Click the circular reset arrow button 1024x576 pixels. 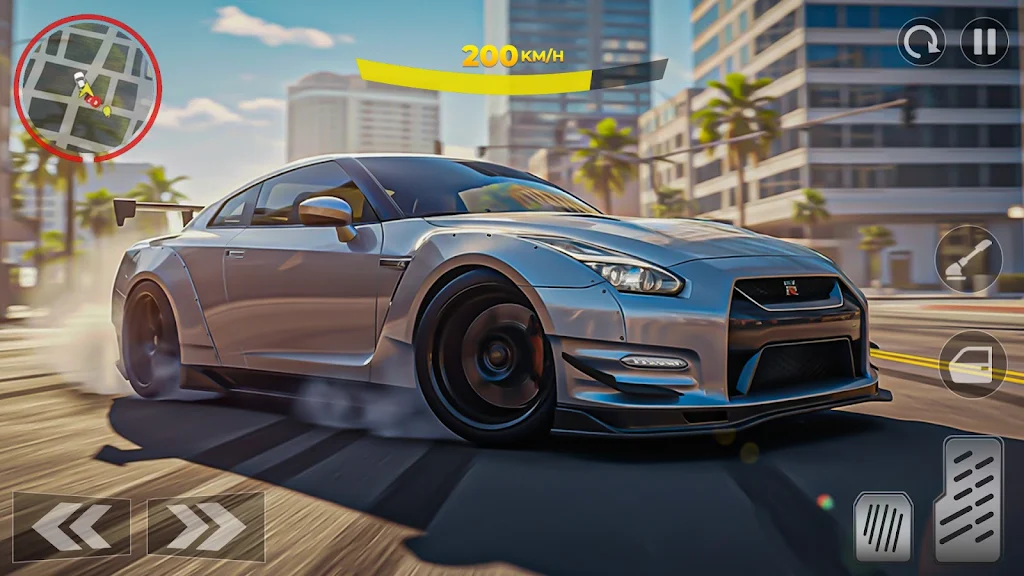(x=921, y=42)
